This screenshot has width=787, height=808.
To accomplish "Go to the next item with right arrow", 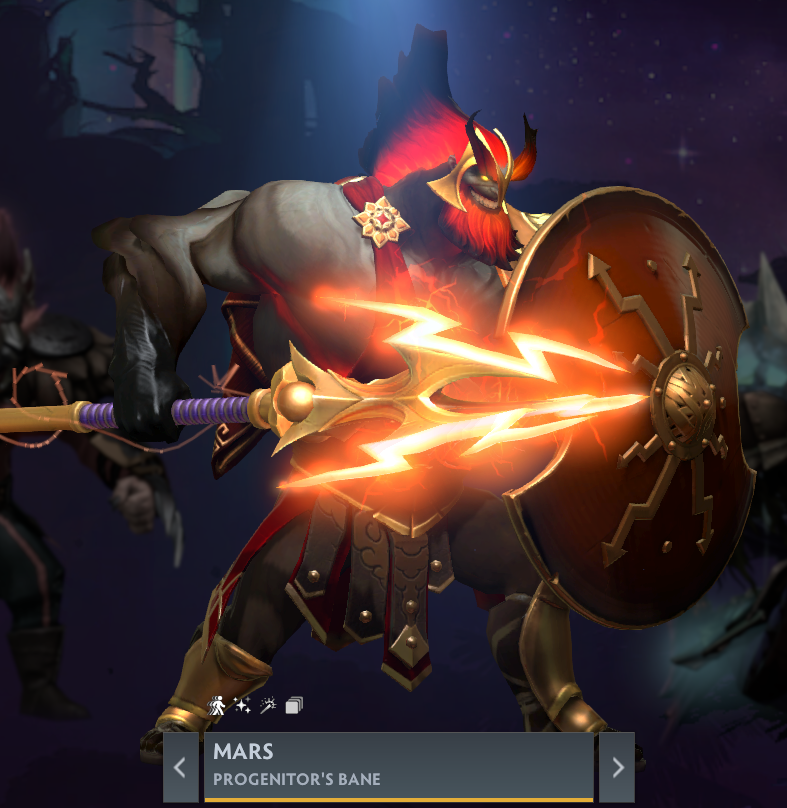I will 617,767.
